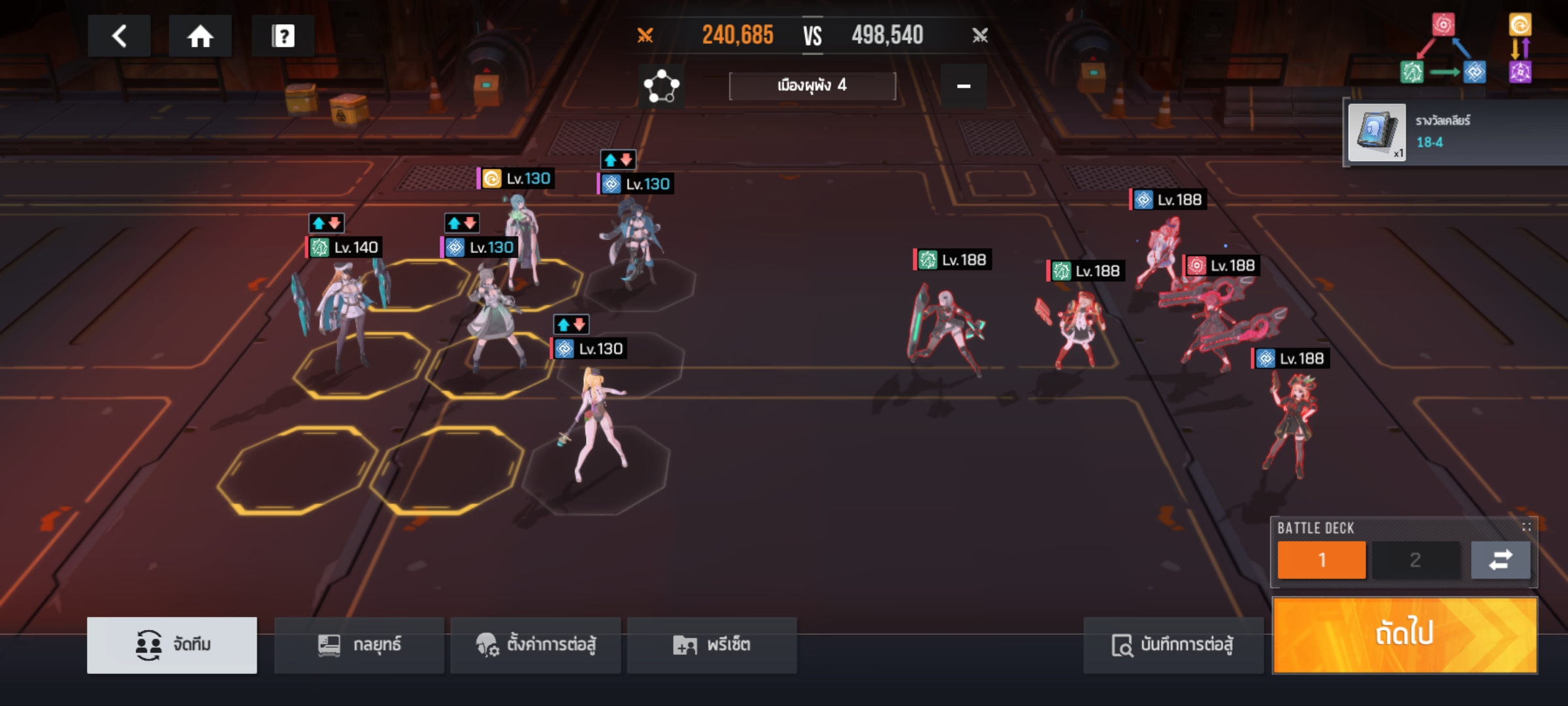View the 18-4 clear reward item

click(1377, 133)
